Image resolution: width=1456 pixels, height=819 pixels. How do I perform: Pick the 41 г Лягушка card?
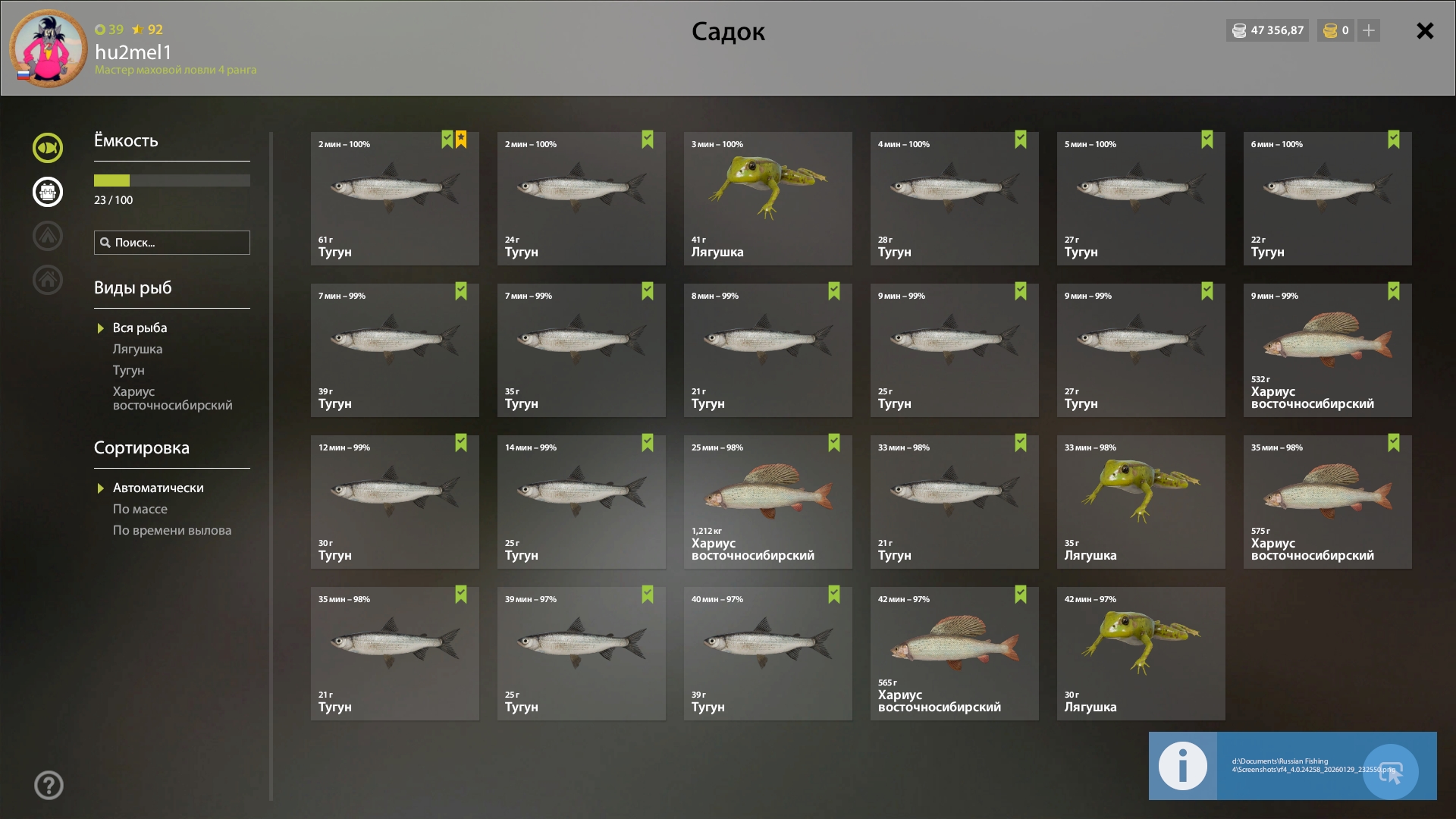point(767,199)
